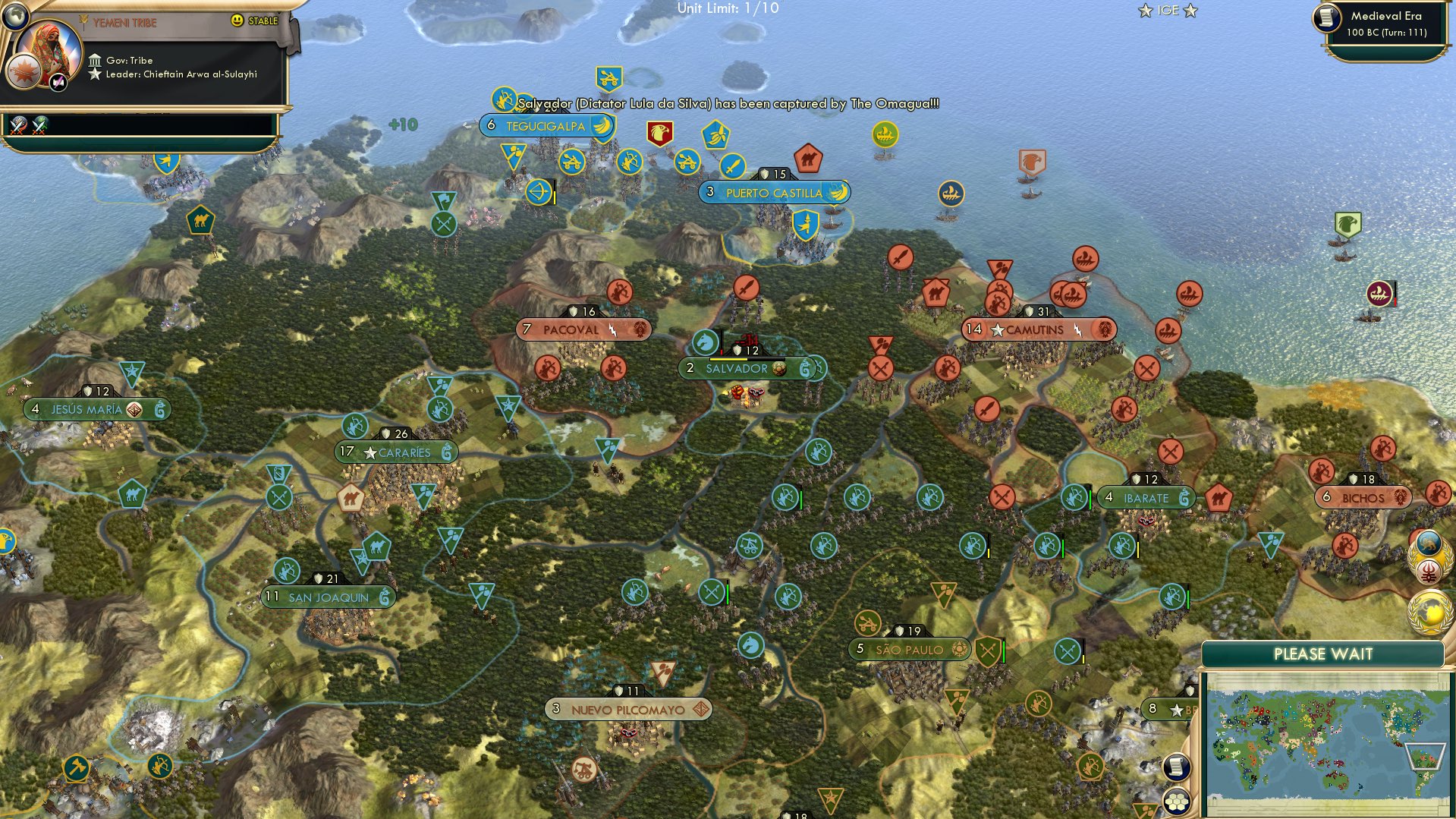Open the IGE menu at the top
The height and width of the screenshot is (819, 1456).
click(1168, 10)
